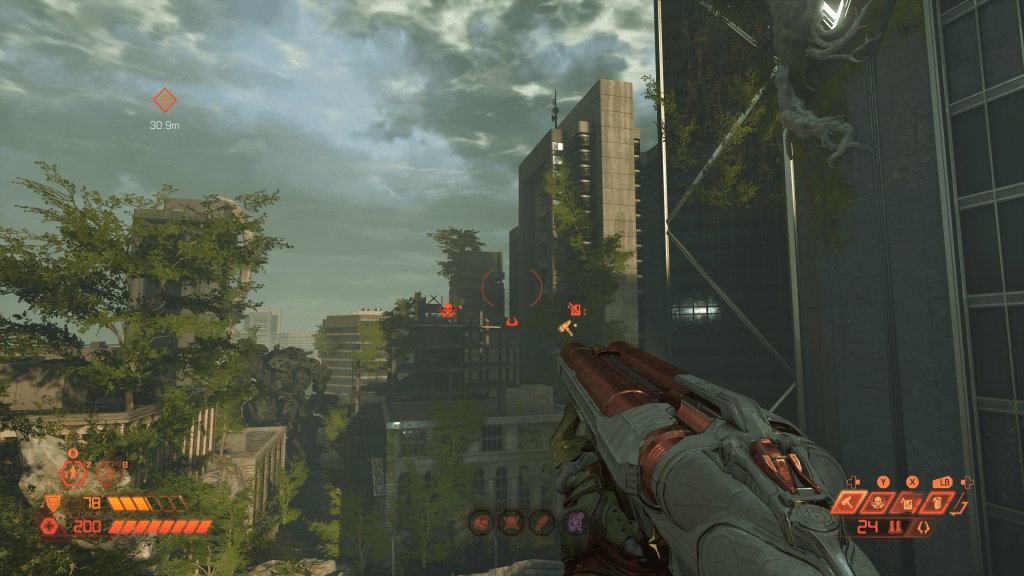1024x576 pixels.
Task: Select the skull indicator left of the crosshair
Action: point(448,310)
